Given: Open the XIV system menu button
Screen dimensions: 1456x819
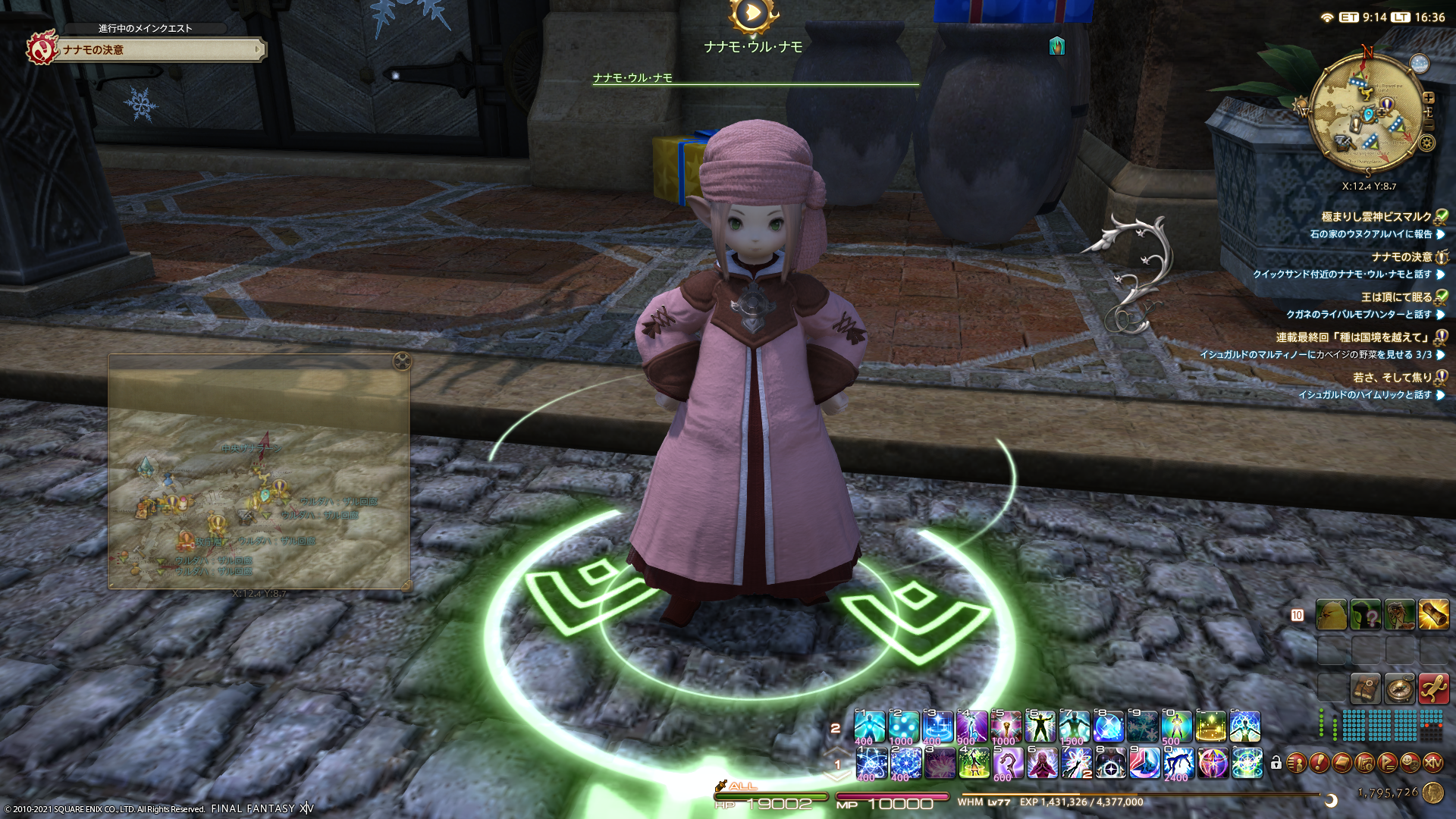Looking at the screenshot, I should tap(1432, 763).
